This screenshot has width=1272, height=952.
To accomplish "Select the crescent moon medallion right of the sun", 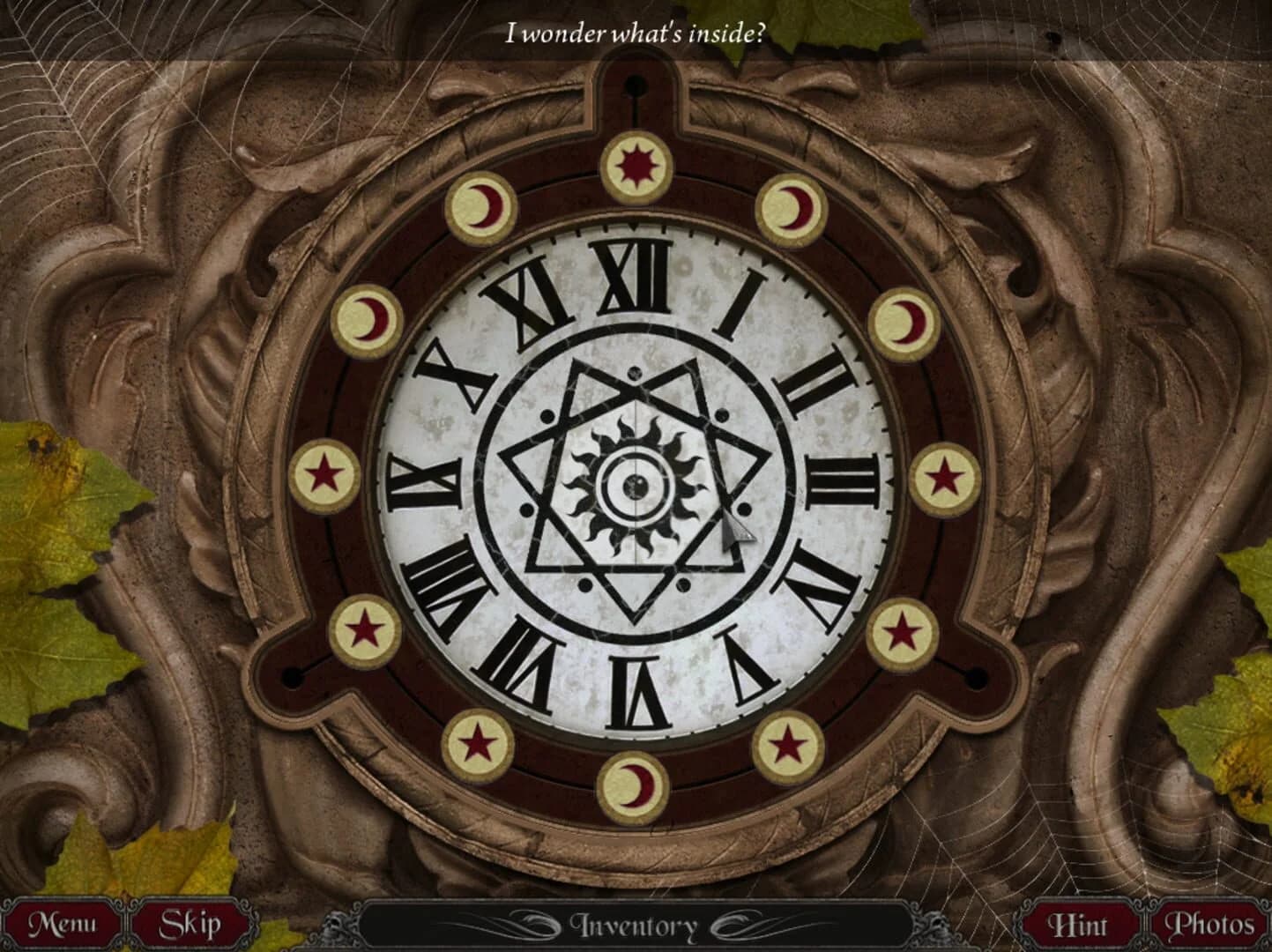I will point(792,208).
